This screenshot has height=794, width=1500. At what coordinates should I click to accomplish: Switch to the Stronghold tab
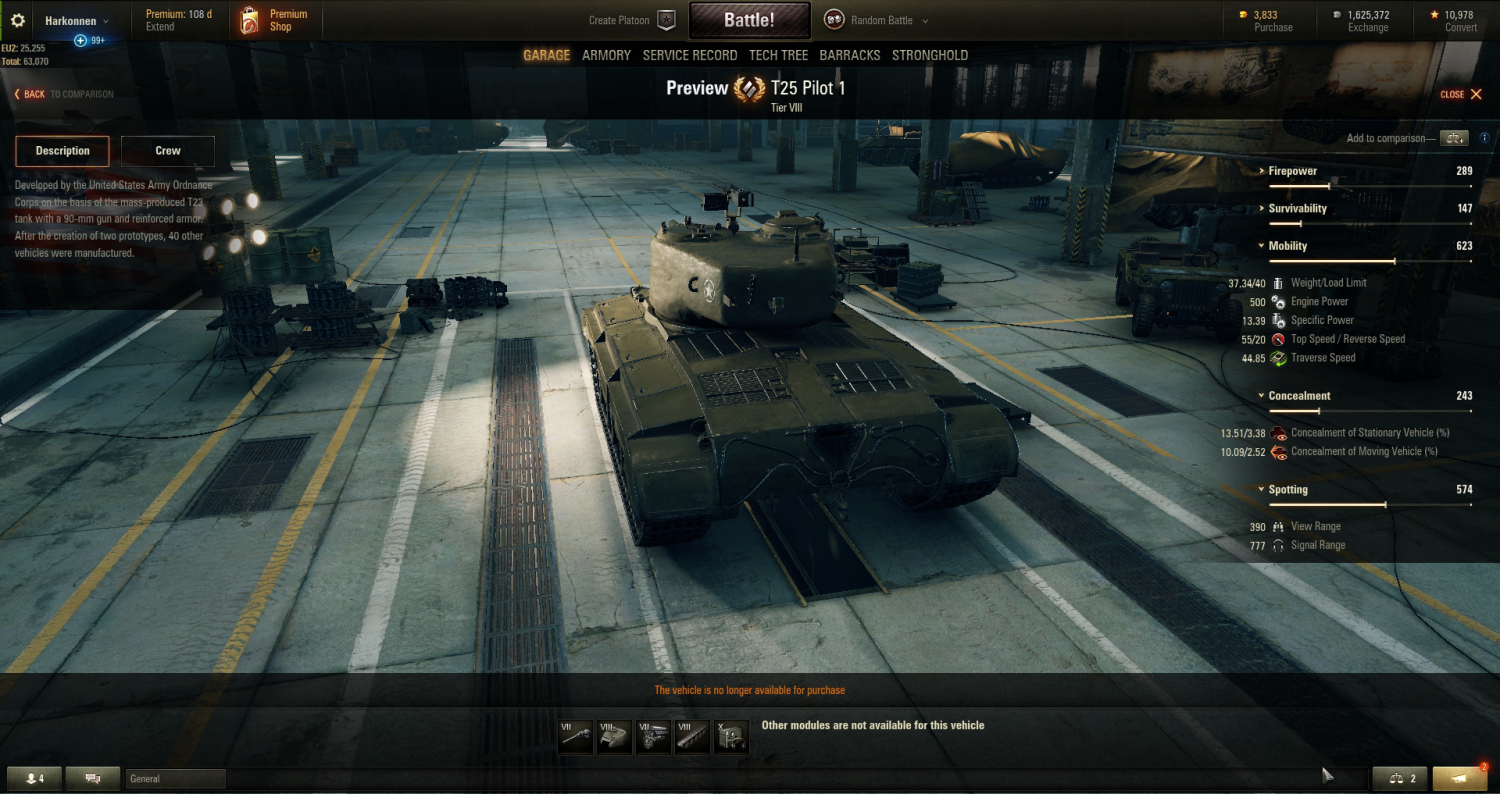click(930, 55)
